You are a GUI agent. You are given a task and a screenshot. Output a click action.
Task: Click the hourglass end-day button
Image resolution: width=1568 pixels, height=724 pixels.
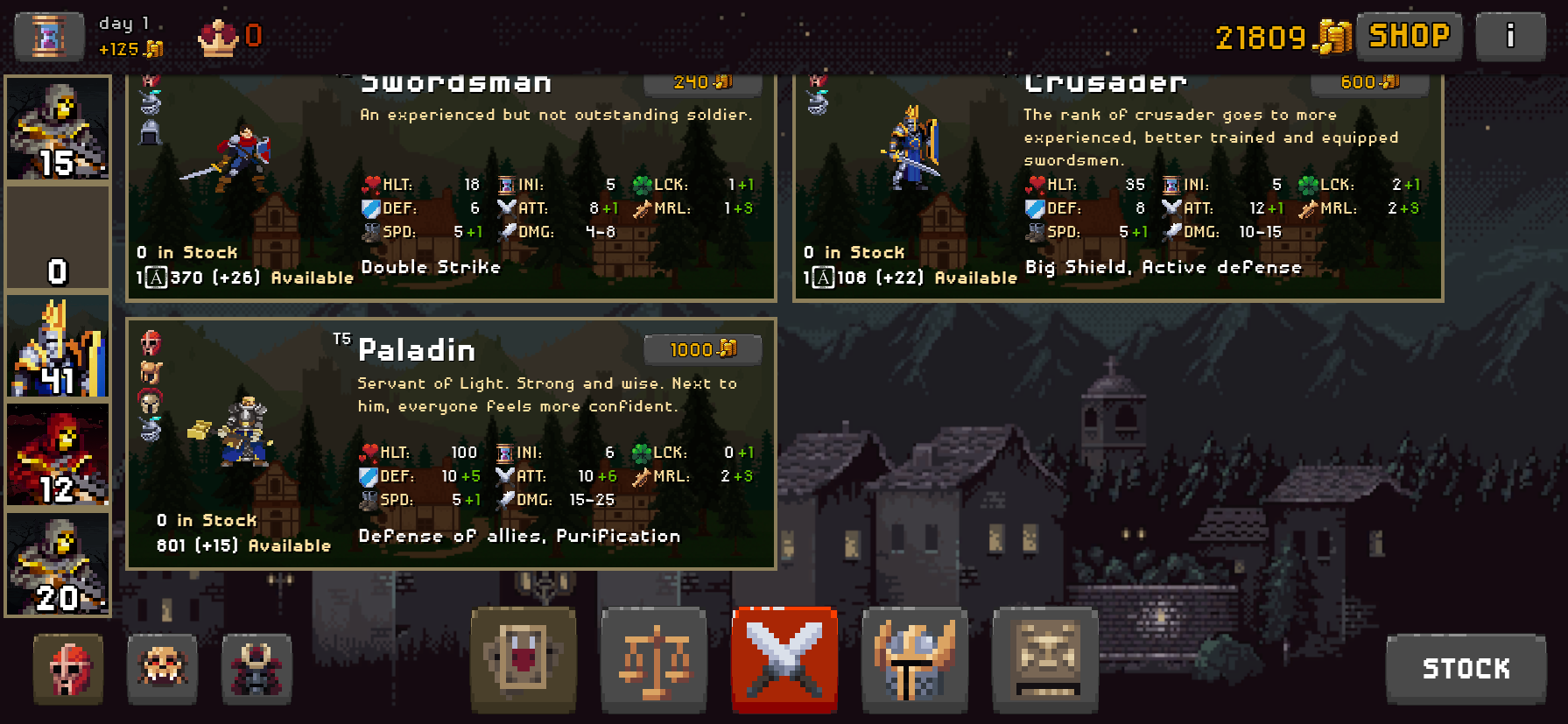point(49,37)
